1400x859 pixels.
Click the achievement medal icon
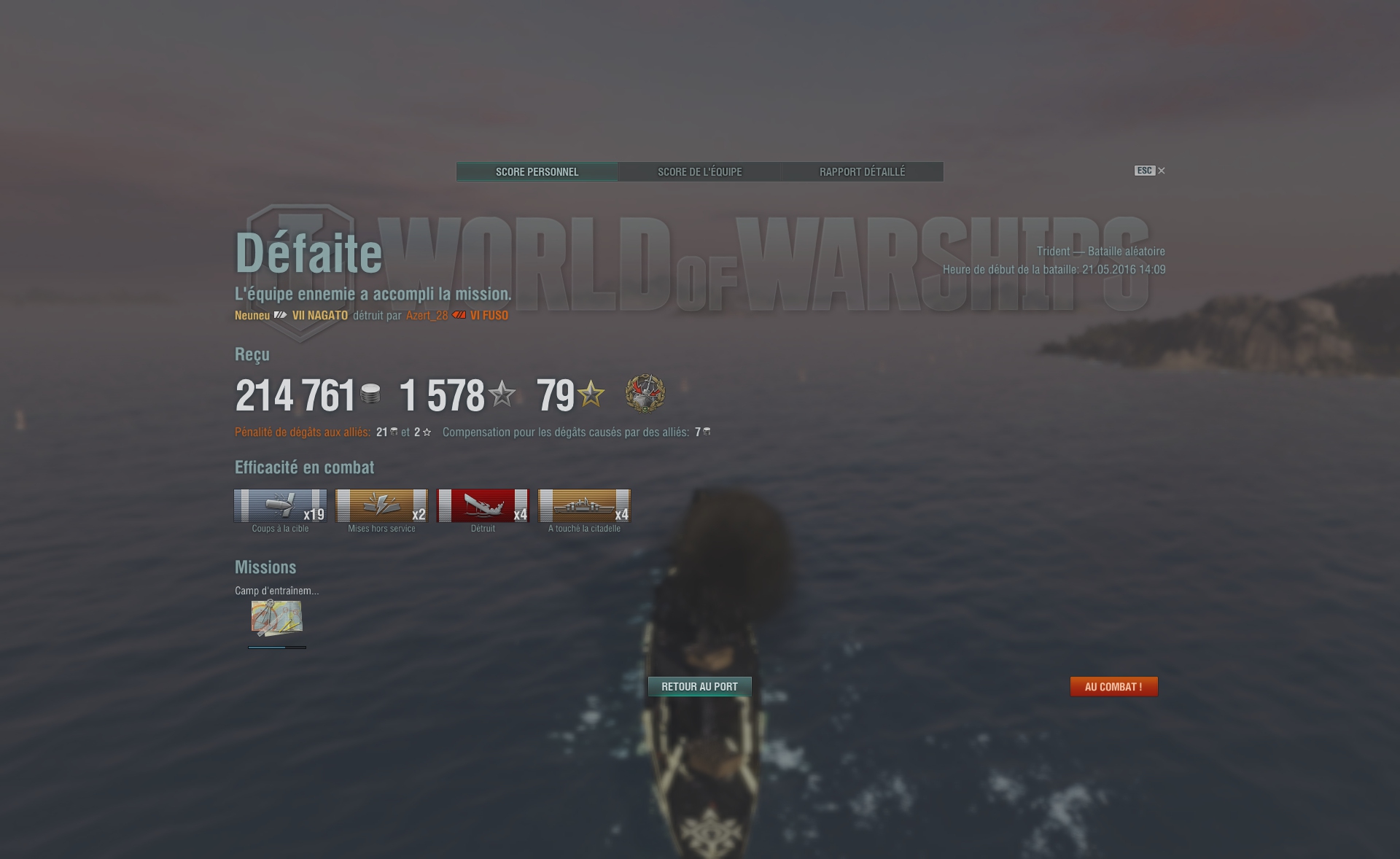tap(645, 394)
